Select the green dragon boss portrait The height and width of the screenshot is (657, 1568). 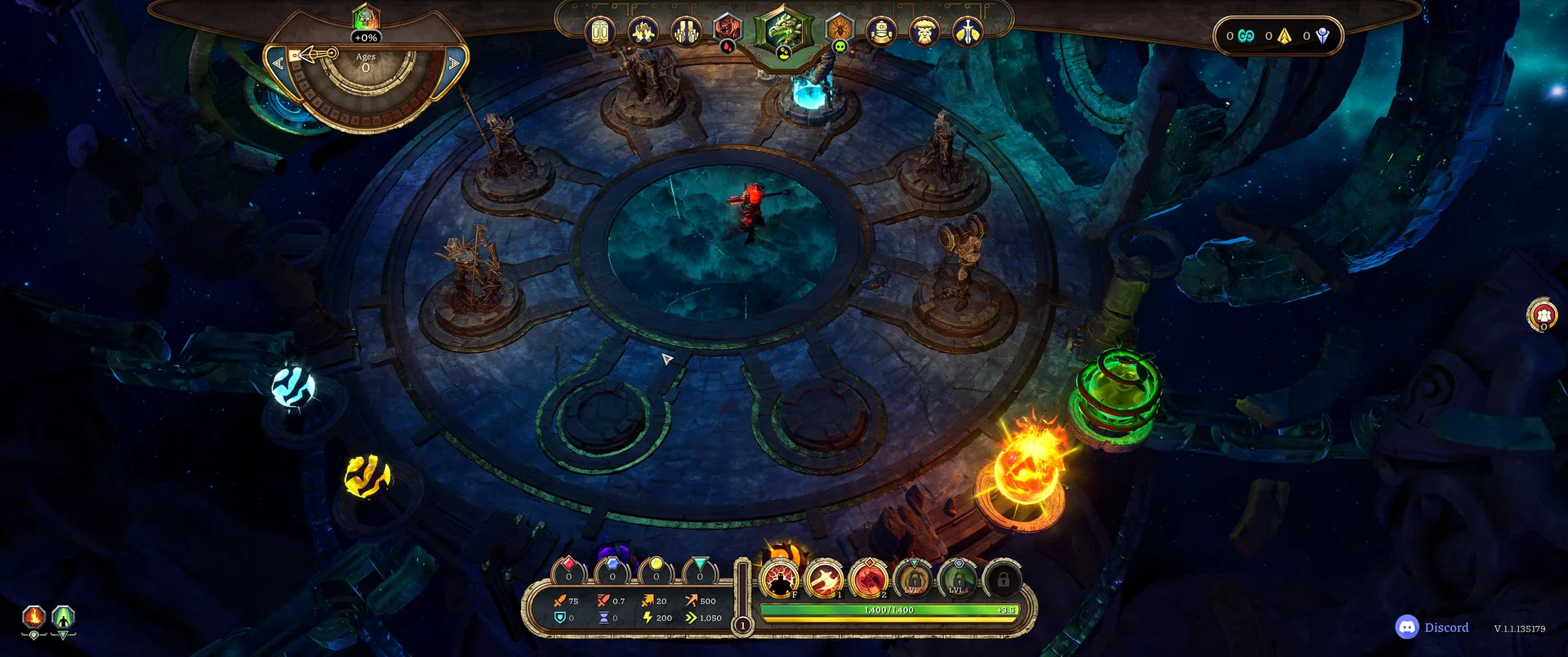[783, 30]
